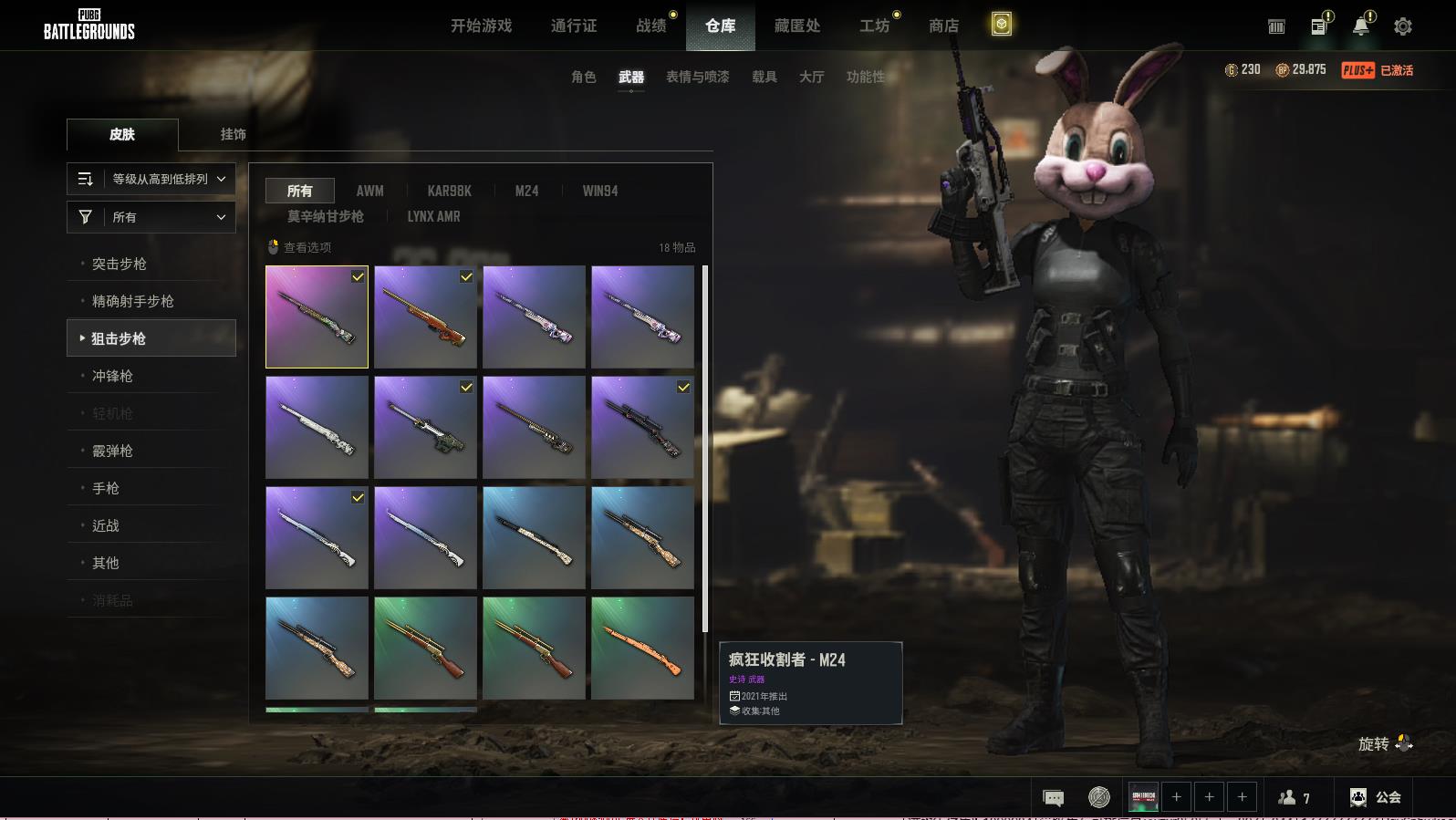This screenshot has height=820, width=1456.
Task: Filter skins by AWM
Action: coord(369,191)
